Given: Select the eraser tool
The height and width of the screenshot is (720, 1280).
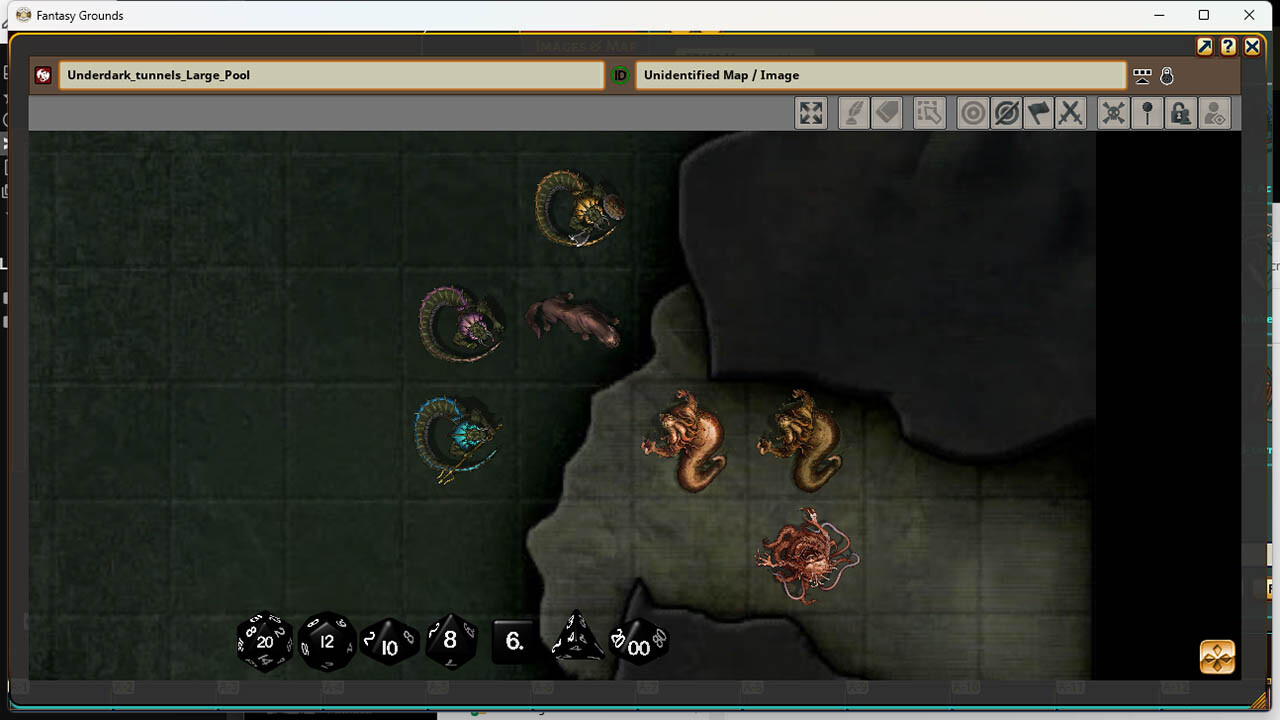Looking at the screenshot, I should (887, 113).
